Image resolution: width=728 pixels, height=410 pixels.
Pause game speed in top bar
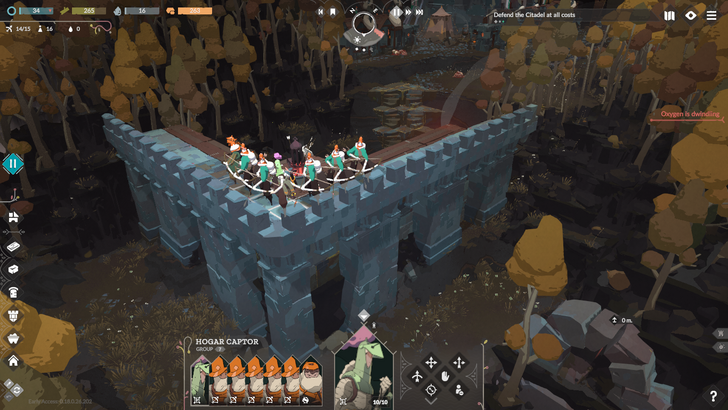(397, 13)
